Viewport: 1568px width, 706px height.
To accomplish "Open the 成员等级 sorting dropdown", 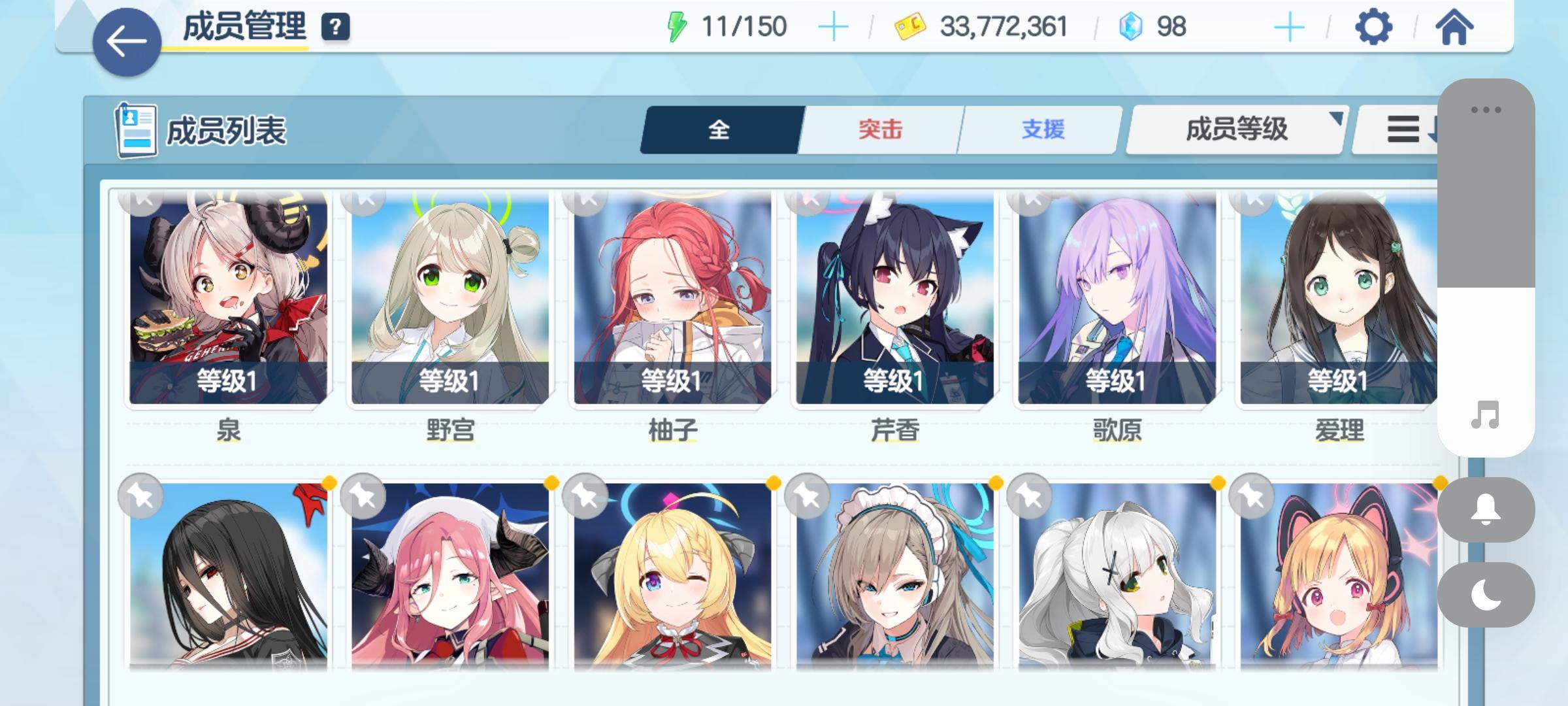I will [1233, 129].
